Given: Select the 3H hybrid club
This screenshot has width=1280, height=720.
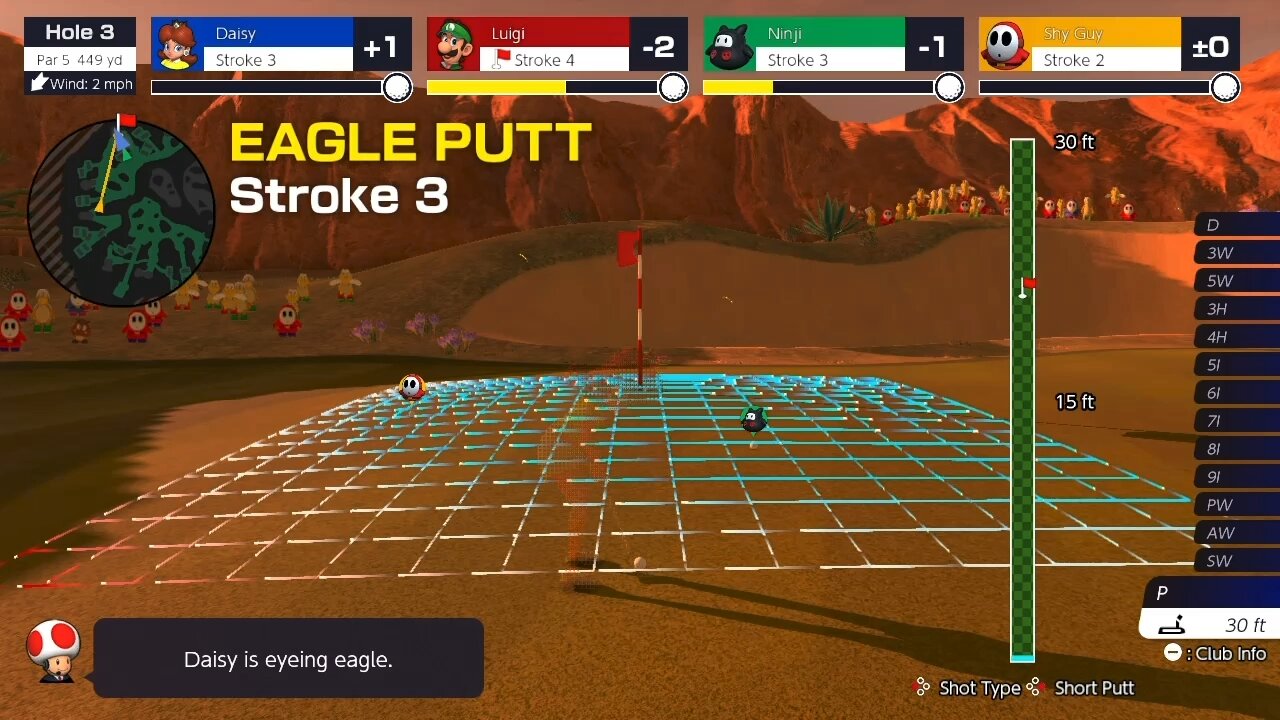Looking at the screenshot, I should pos(1236,309).
